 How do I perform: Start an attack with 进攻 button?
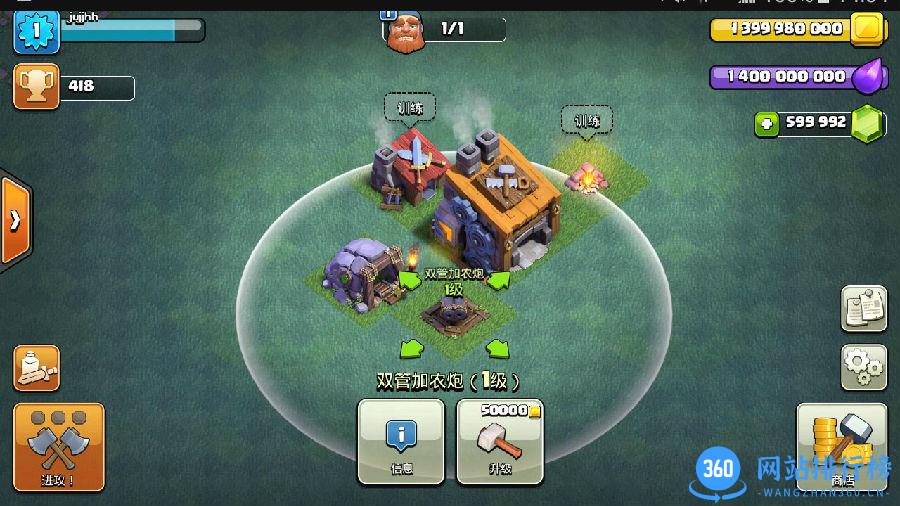(59, 446)
